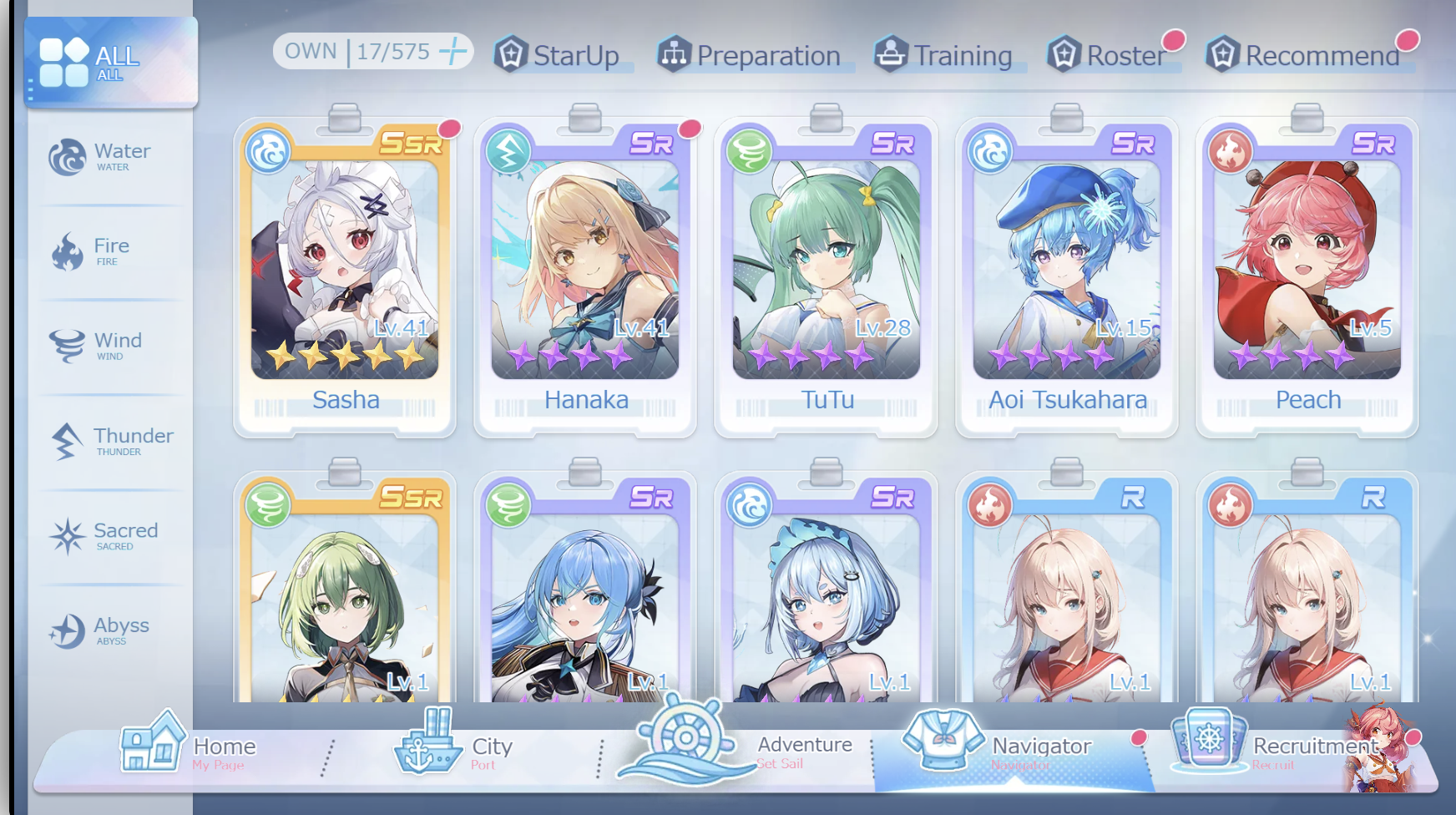Select the Aoi Tsukahara card
This screenshot has width=1456, height=815.
click(x=1067, y=276)
